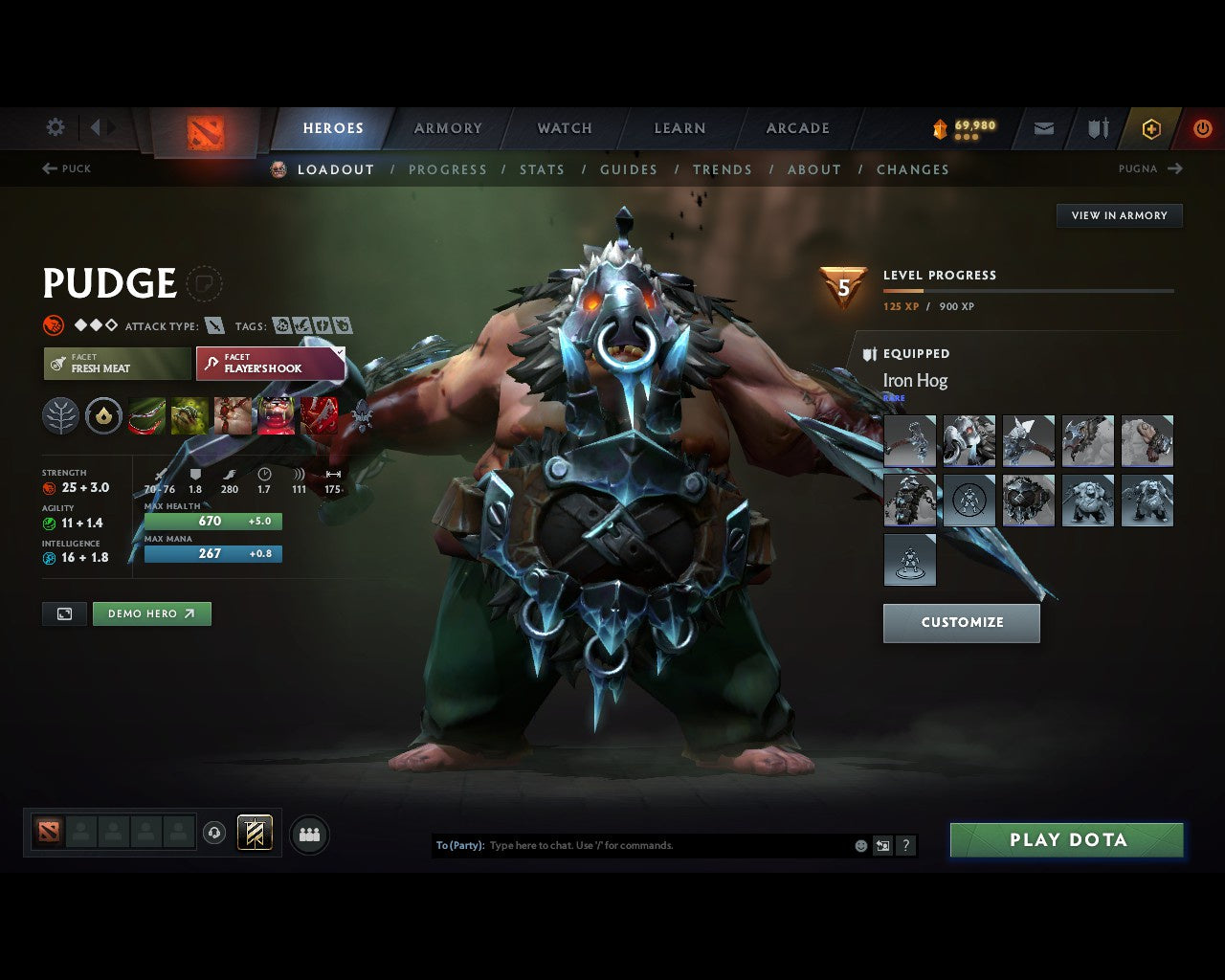This screenshot has height=980, width=1225.
Task: Click the Meat Hook ability icon
Action: click(145, 415)
